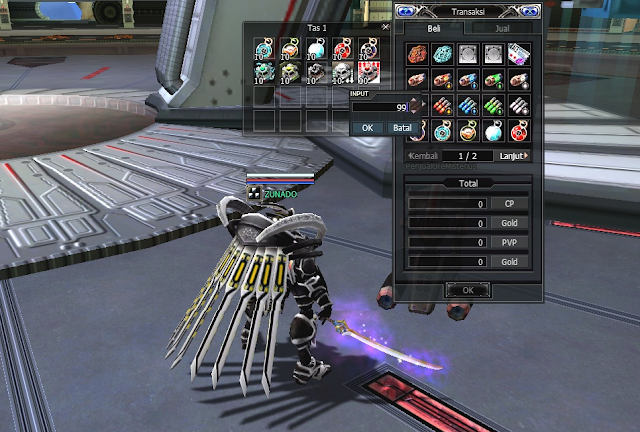Pick the white orb charm in shop
The width and height of the screenshot is (640, 432).
tap(494, 130)
